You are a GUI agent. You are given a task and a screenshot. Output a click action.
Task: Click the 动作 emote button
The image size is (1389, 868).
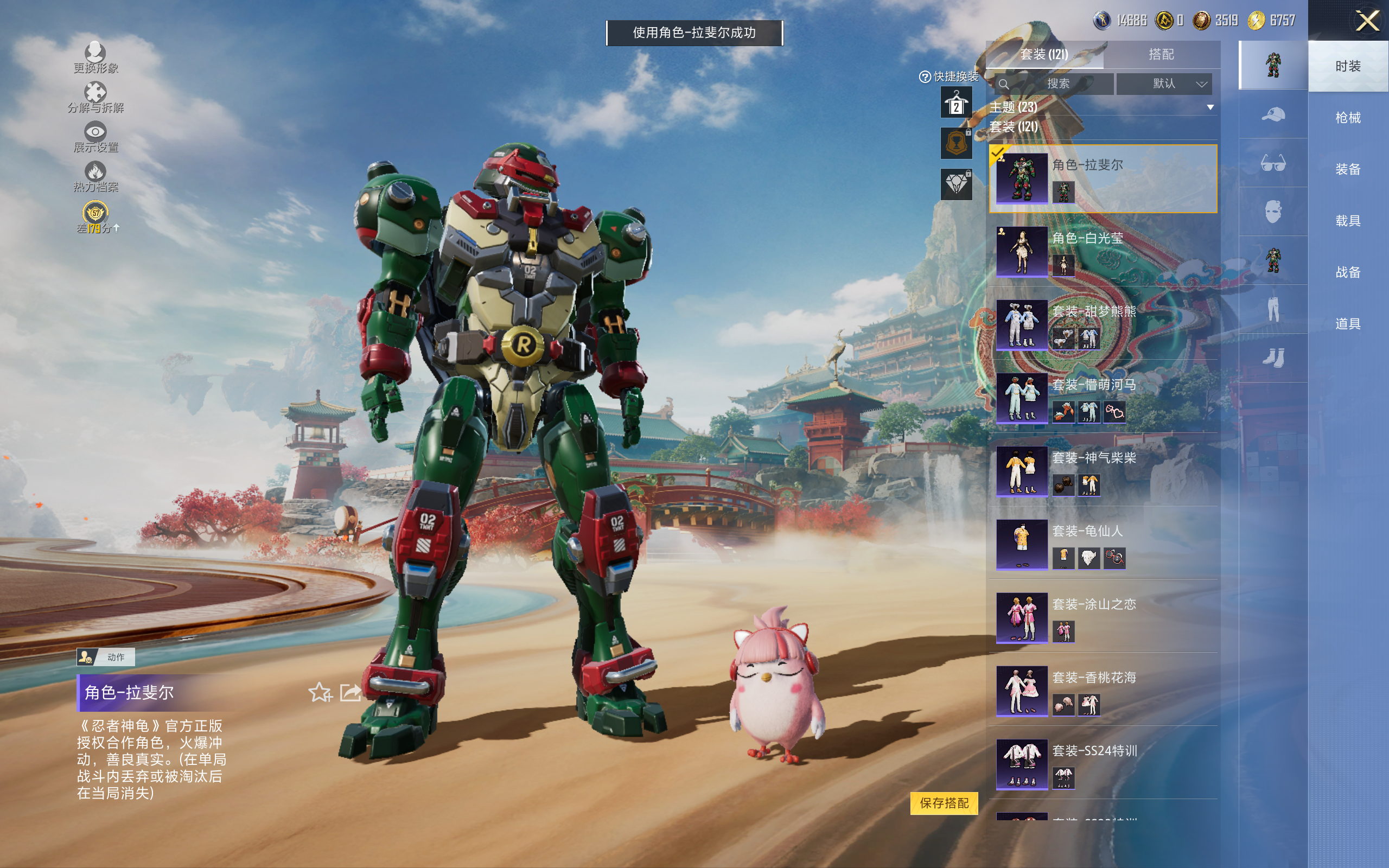tap(106, 657)
